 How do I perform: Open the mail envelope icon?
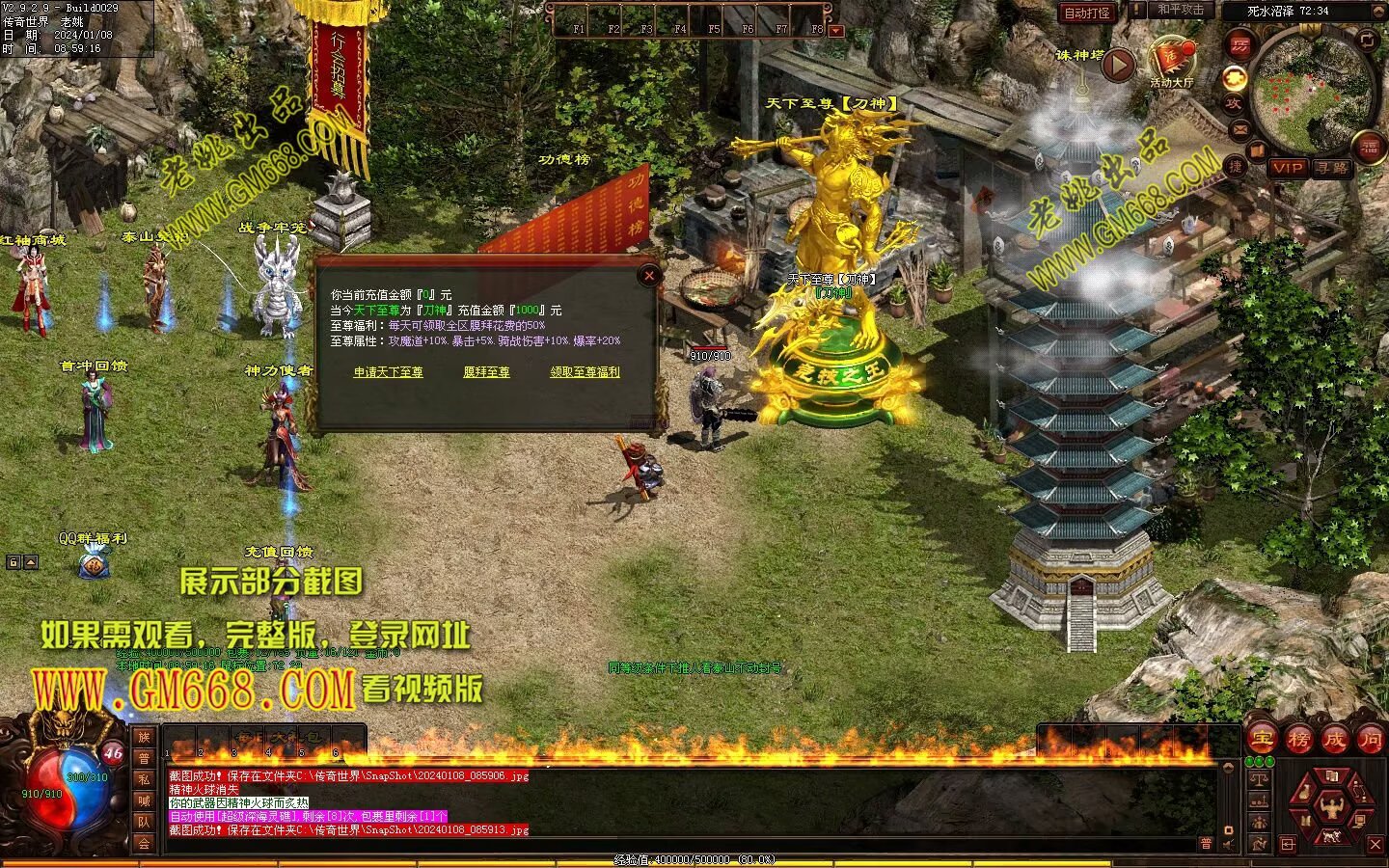(x=1239, y=129)
